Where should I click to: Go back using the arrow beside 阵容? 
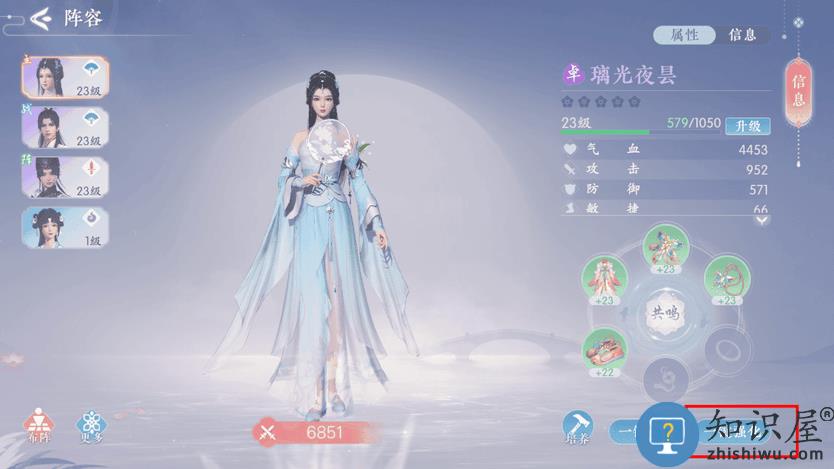[x=40, y=18]
